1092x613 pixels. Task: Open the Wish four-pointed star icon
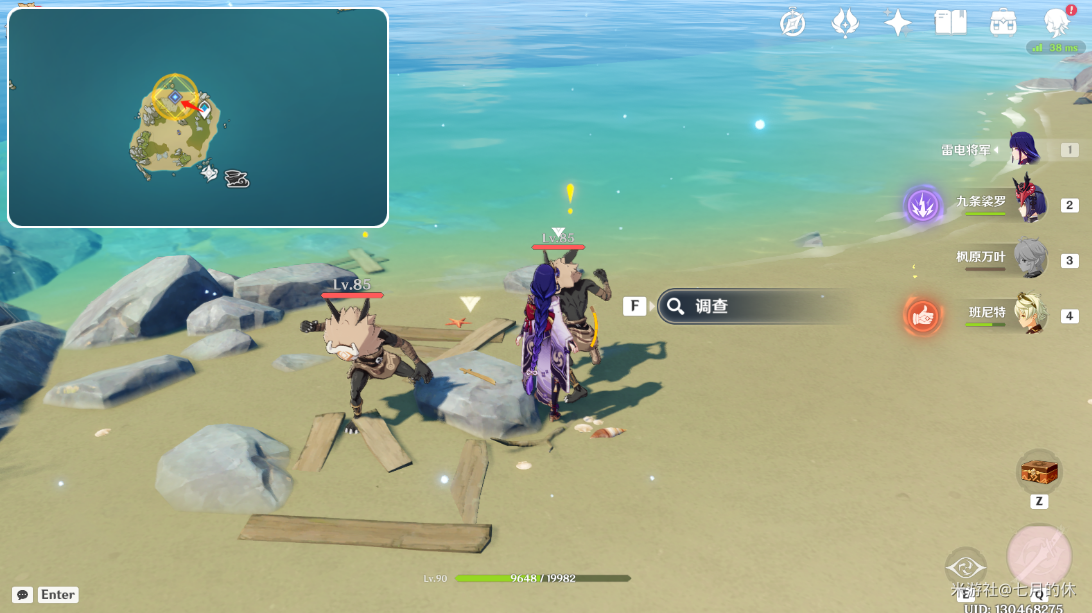click(x=898, y=22)
